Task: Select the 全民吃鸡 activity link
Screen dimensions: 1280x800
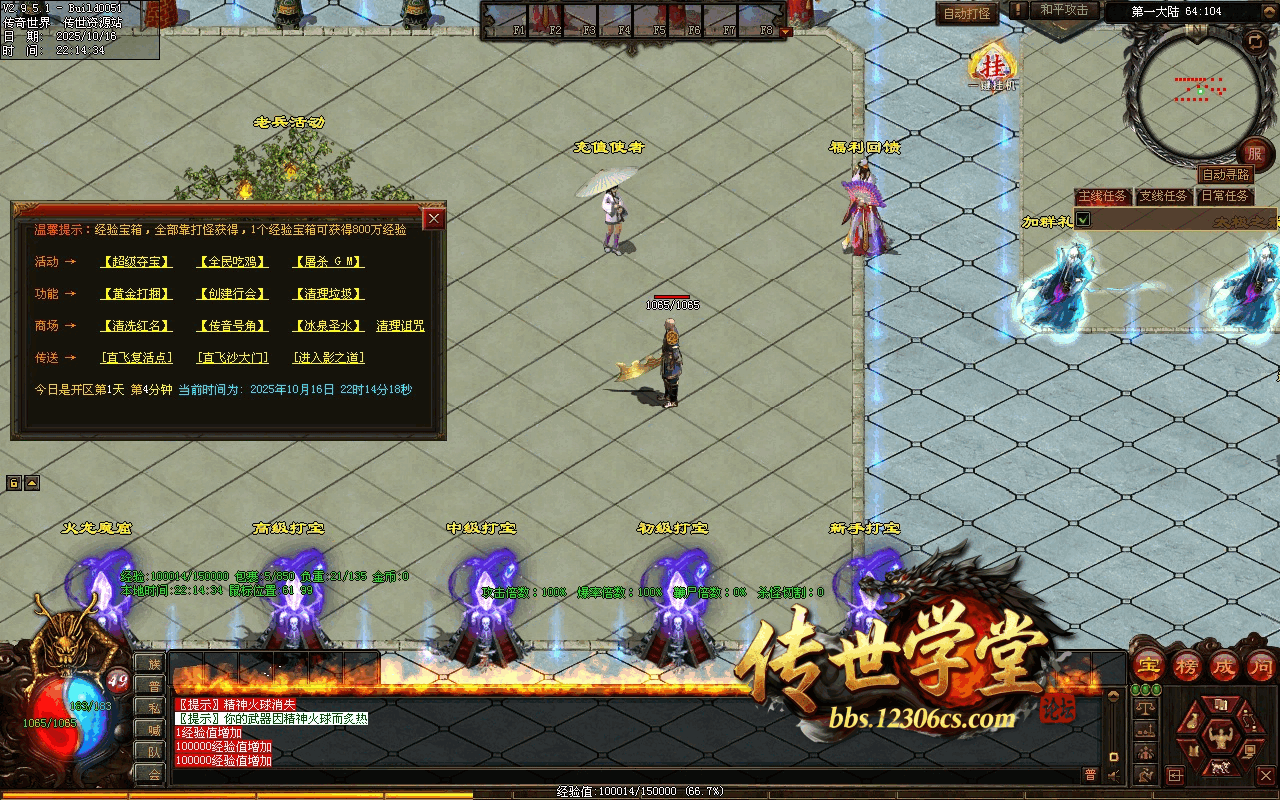Action: pyautogui.click(x=232, y=262)
